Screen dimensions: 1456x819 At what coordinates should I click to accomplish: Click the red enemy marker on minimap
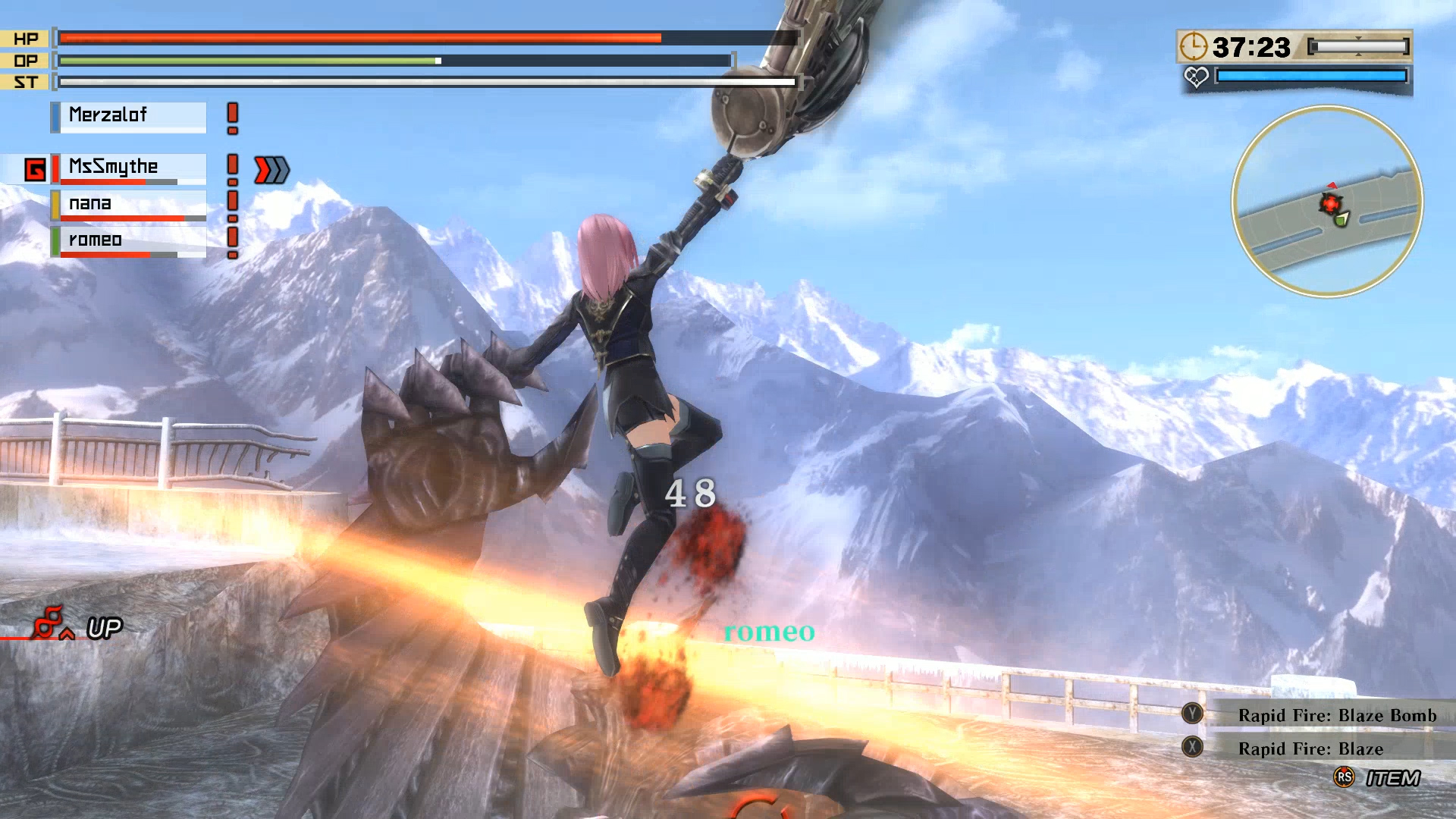coord(1330,203)
